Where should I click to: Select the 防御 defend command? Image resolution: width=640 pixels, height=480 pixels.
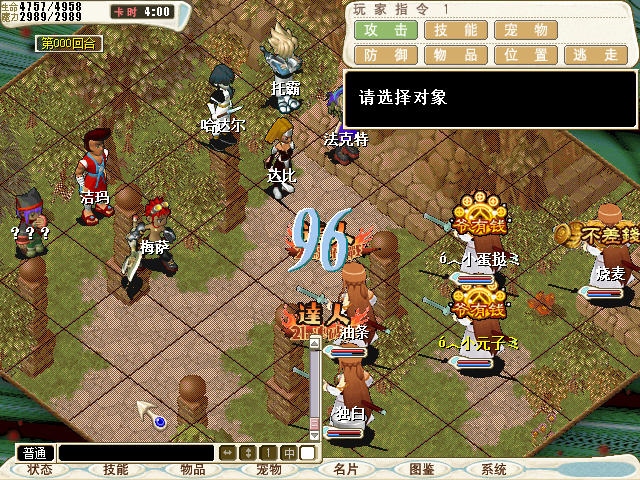[385, 54]
